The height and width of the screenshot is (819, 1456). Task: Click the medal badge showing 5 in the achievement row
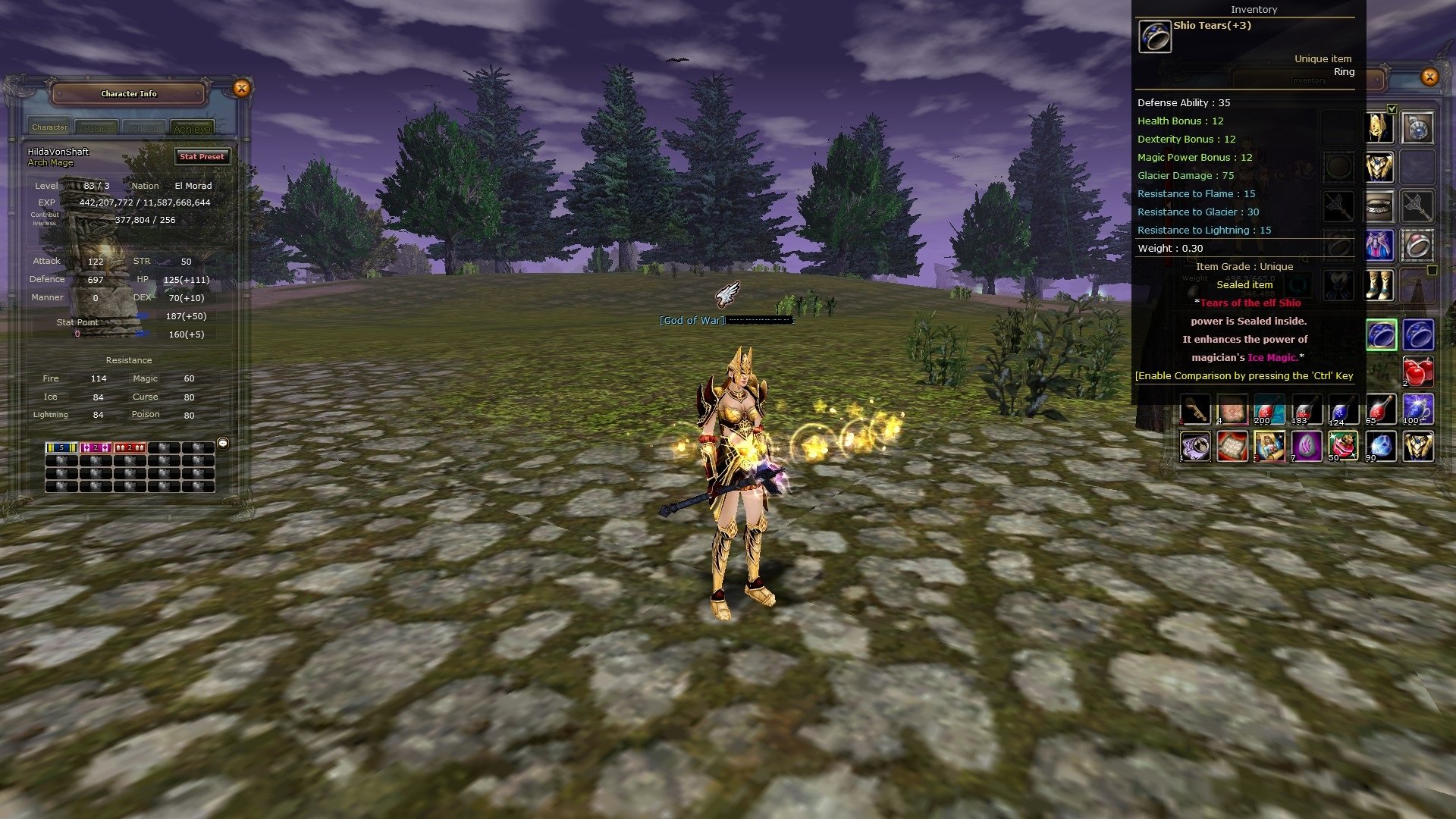point(61,447)
